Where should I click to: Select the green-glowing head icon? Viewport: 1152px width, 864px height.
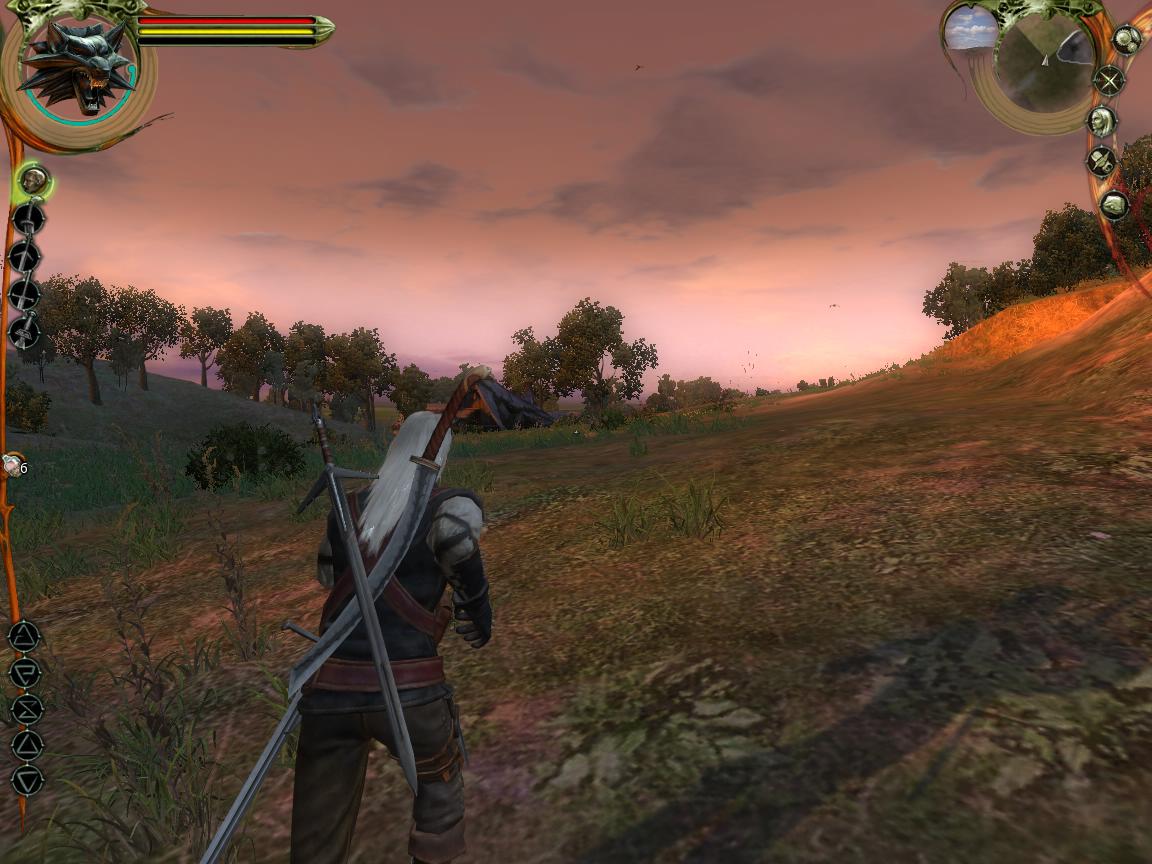[x=33, y=181]
